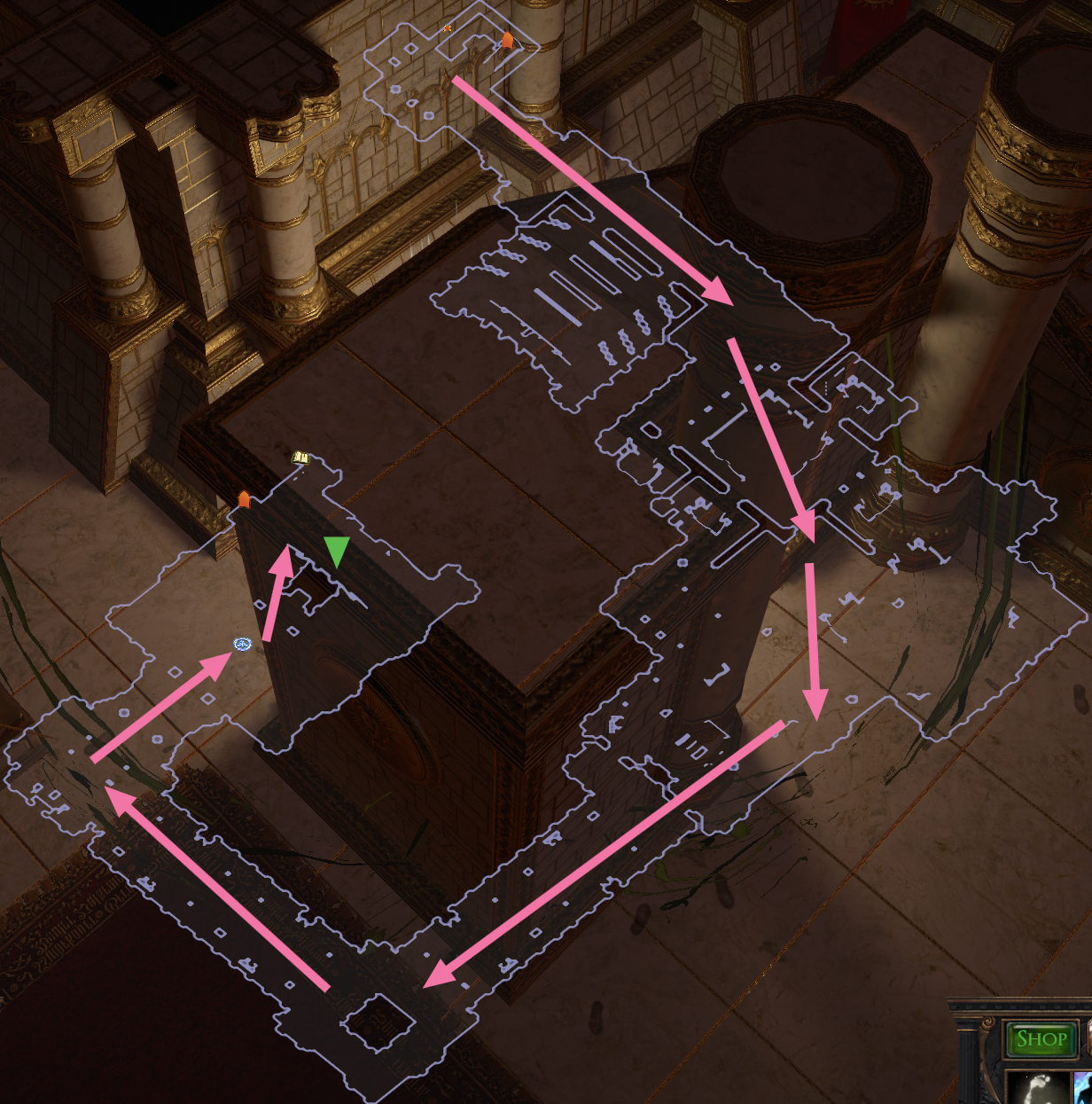Select the orange door marker nearest the book marker
Viewport: 1092px width, 1104px height.
click(244, 499)
